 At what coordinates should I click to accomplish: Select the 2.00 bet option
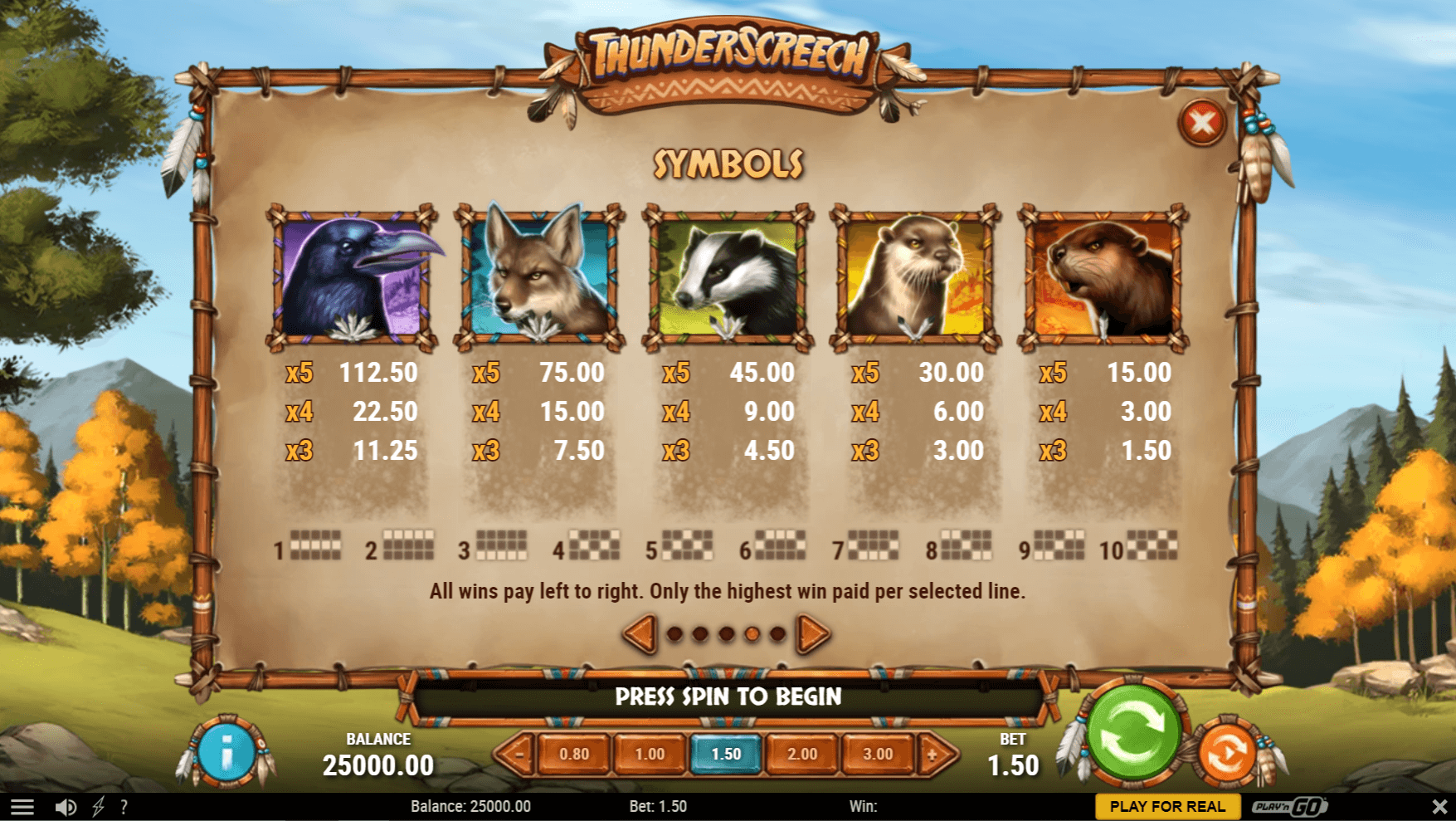[802, 755]
